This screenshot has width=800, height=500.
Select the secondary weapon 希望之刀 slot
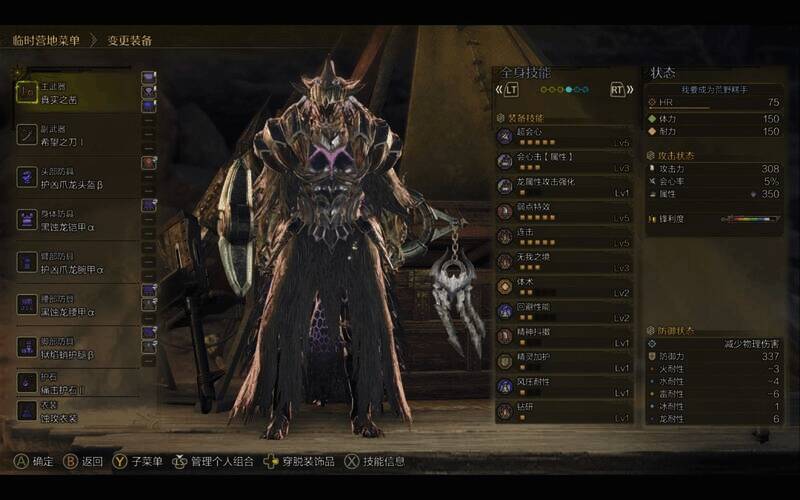click(78, 135)
